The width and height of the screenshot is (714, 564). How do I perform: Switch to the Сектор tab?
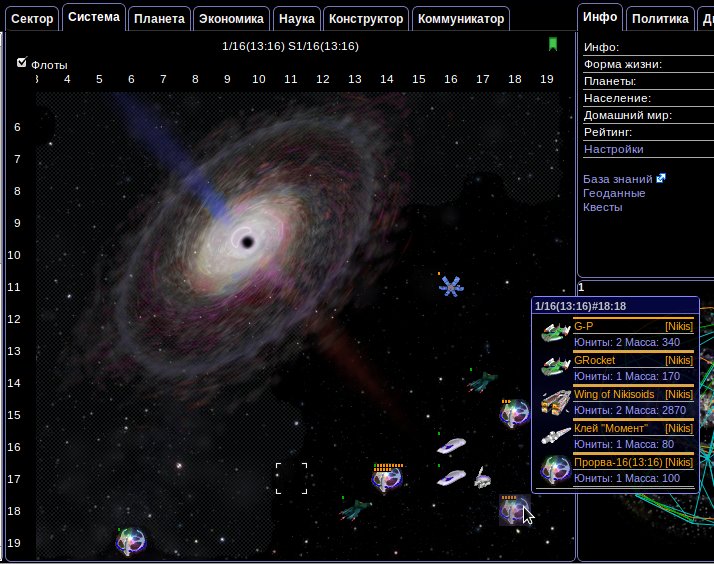pos(32,18)
